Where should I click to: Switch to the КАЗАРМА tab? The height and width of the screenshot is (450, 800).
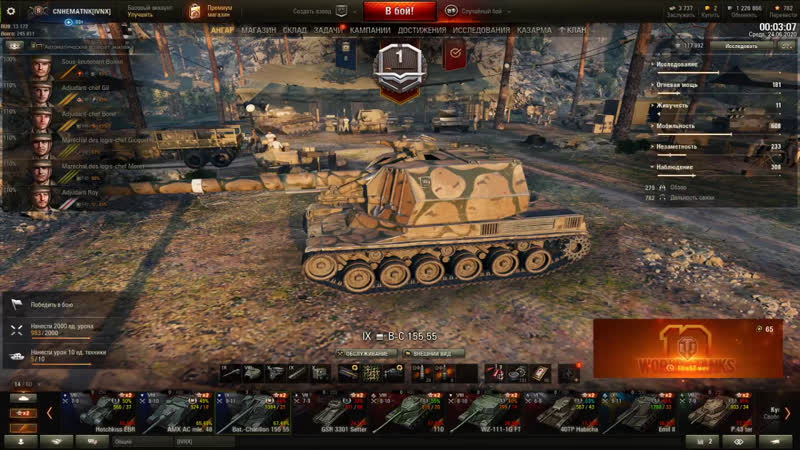(x=534, y=31)
